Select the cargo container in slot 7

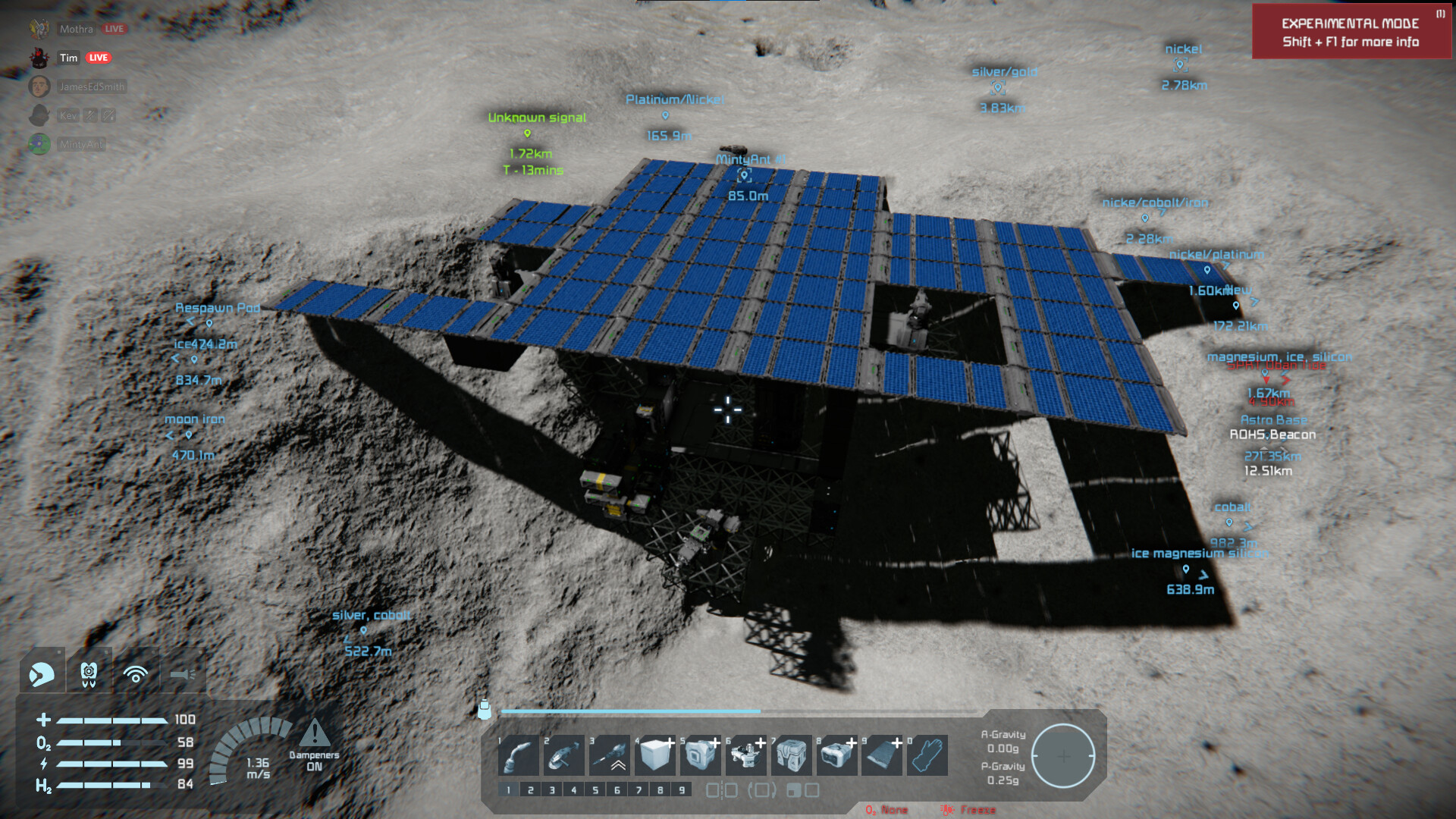pos(792,755)
